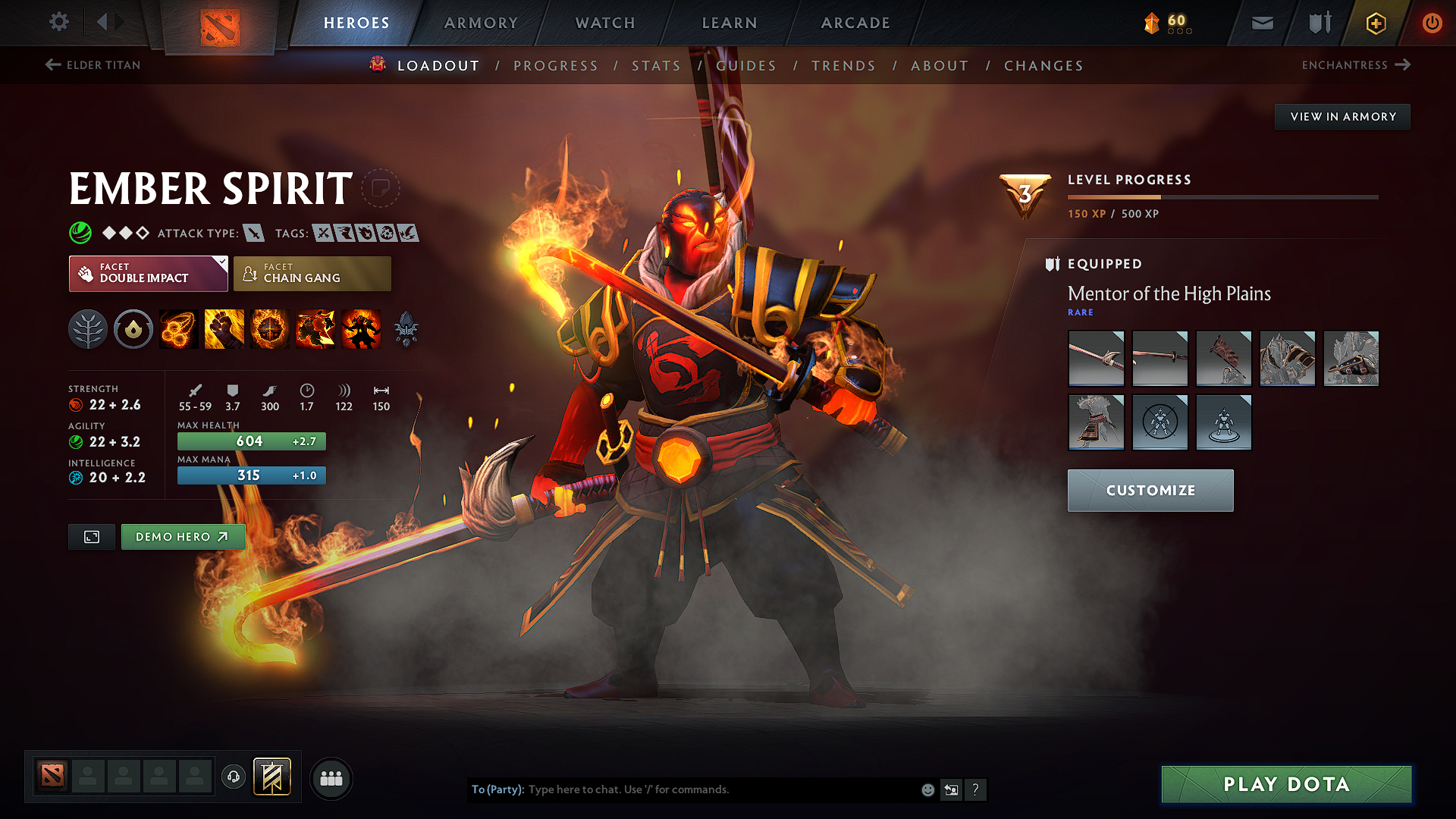Open the GUIDES section
The width and height of the screenshot is (1456, 819).
pyautogui.click(x=746, y=65)
